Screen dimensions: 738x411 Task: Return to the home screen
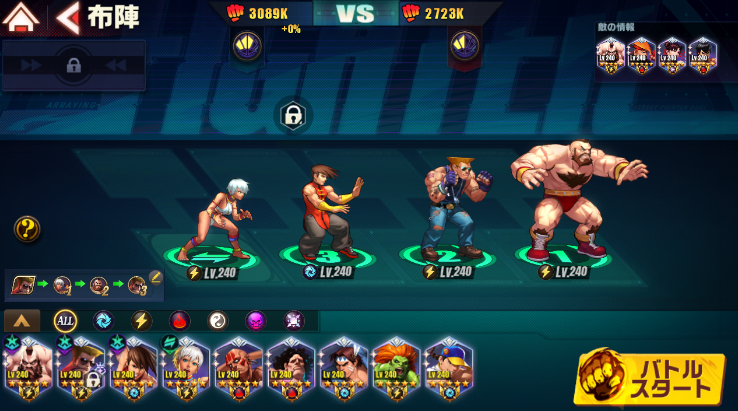pos(22,17)
